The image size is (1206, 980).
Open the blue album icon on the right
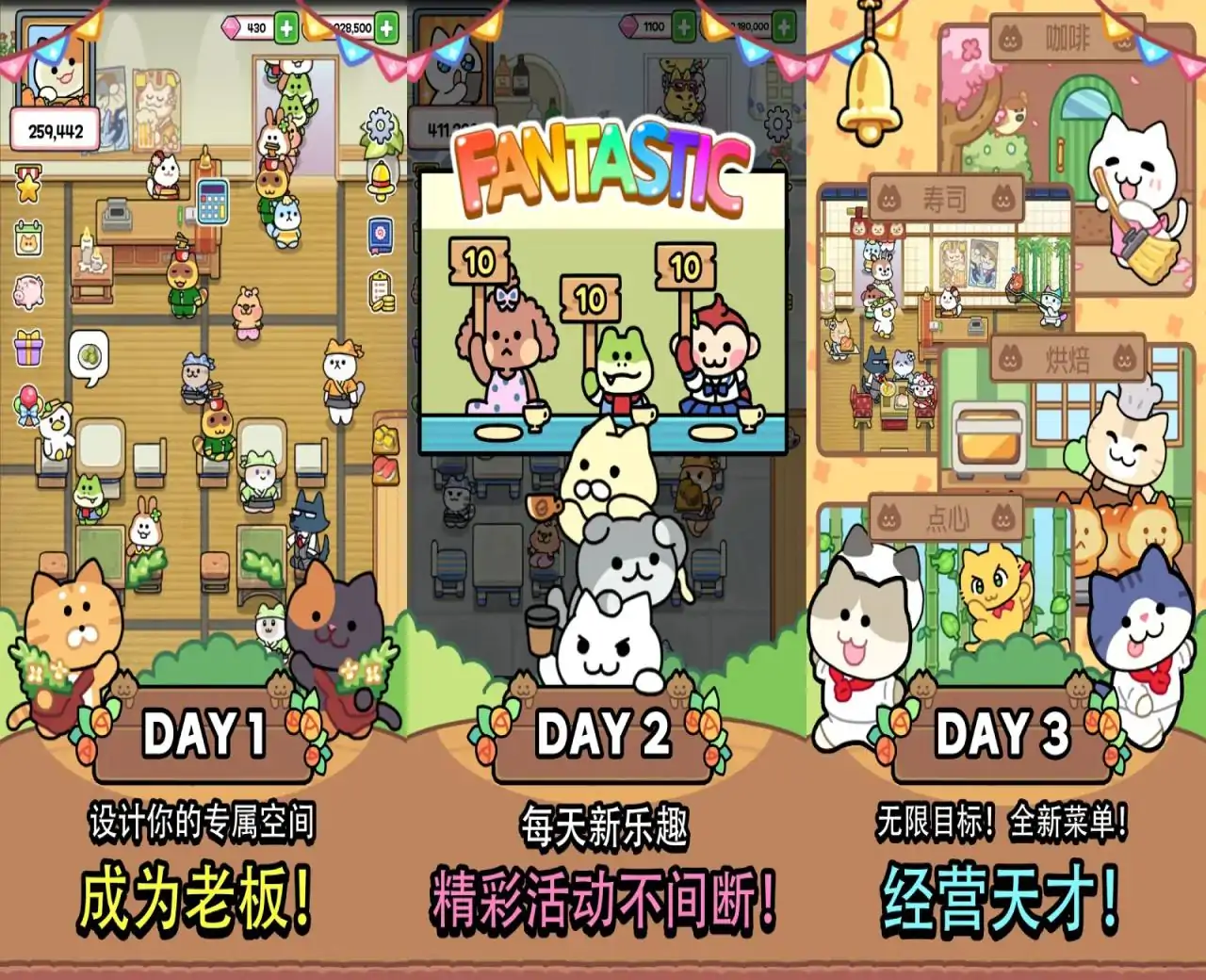pyautogui.click(x=380, y=234)
